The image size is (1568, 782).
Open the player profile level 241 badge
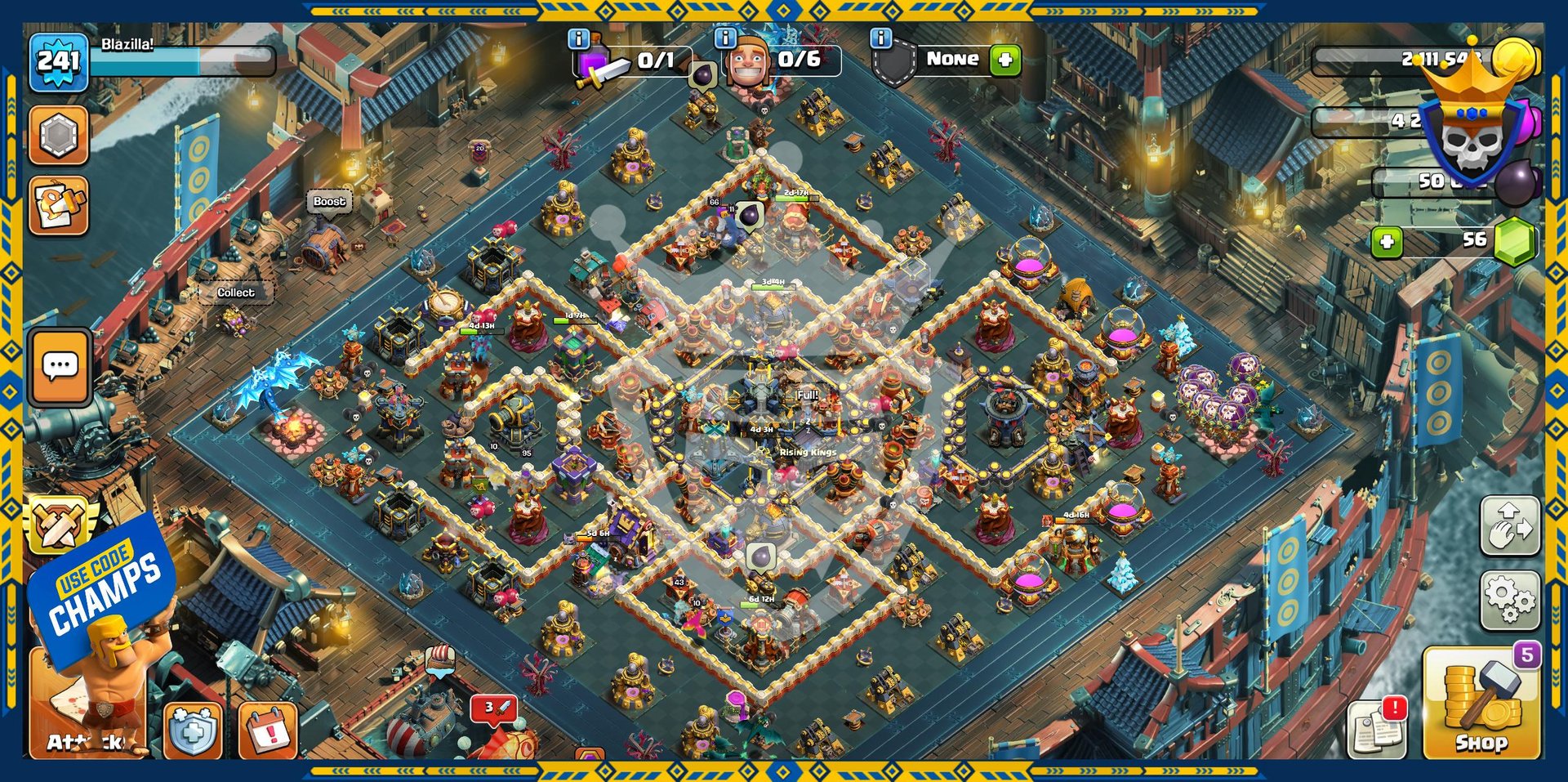58,61
